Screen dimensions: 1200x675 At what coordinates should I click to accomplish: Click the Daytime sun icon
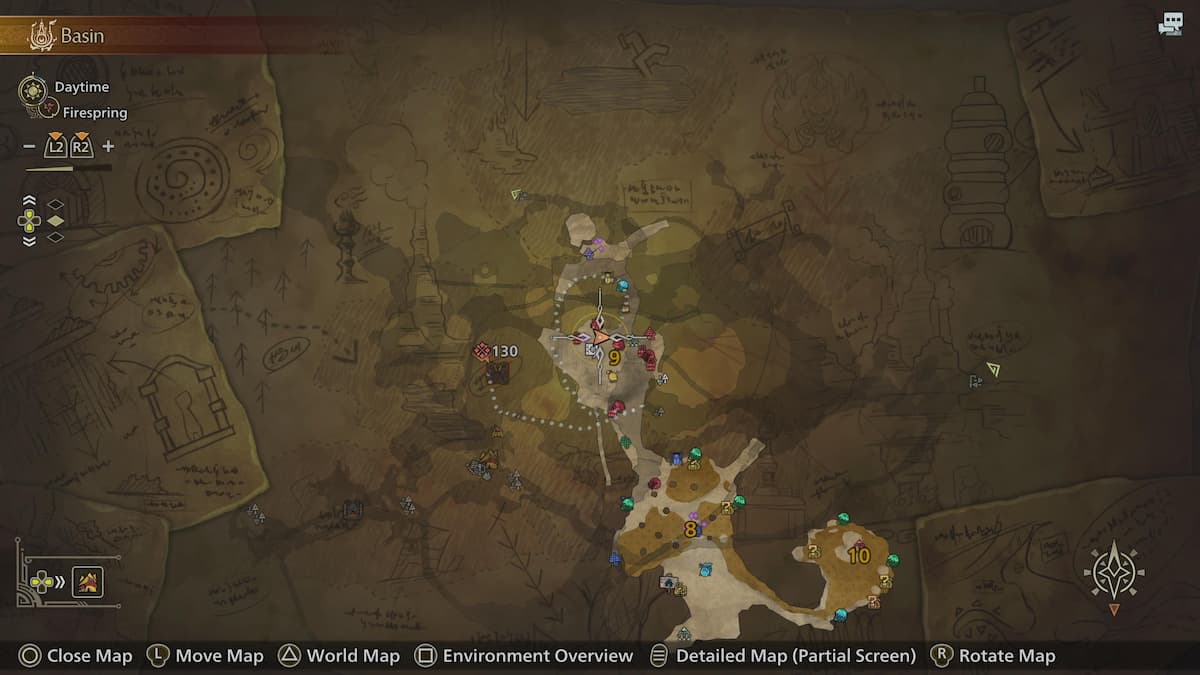point(32,89)
